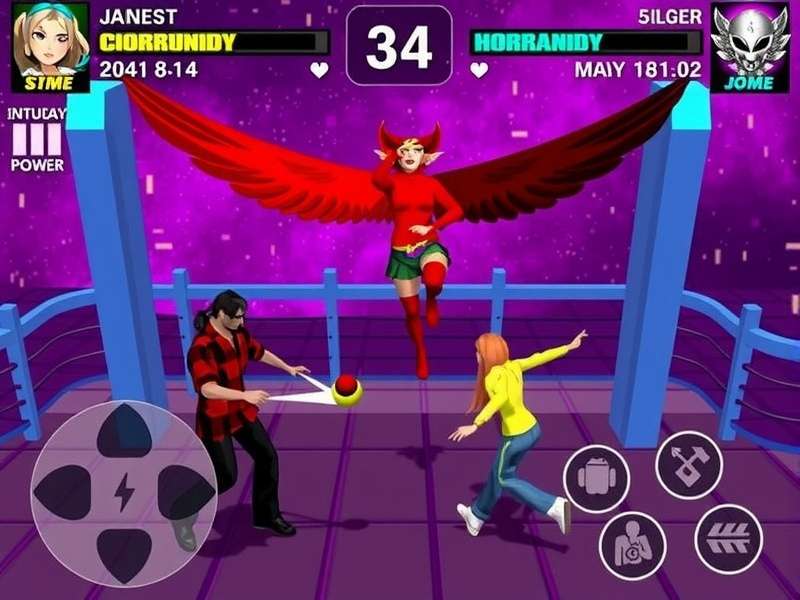Activate the crossed arrow and hammer attack
The image size is (800, 600).
point(689,464)
